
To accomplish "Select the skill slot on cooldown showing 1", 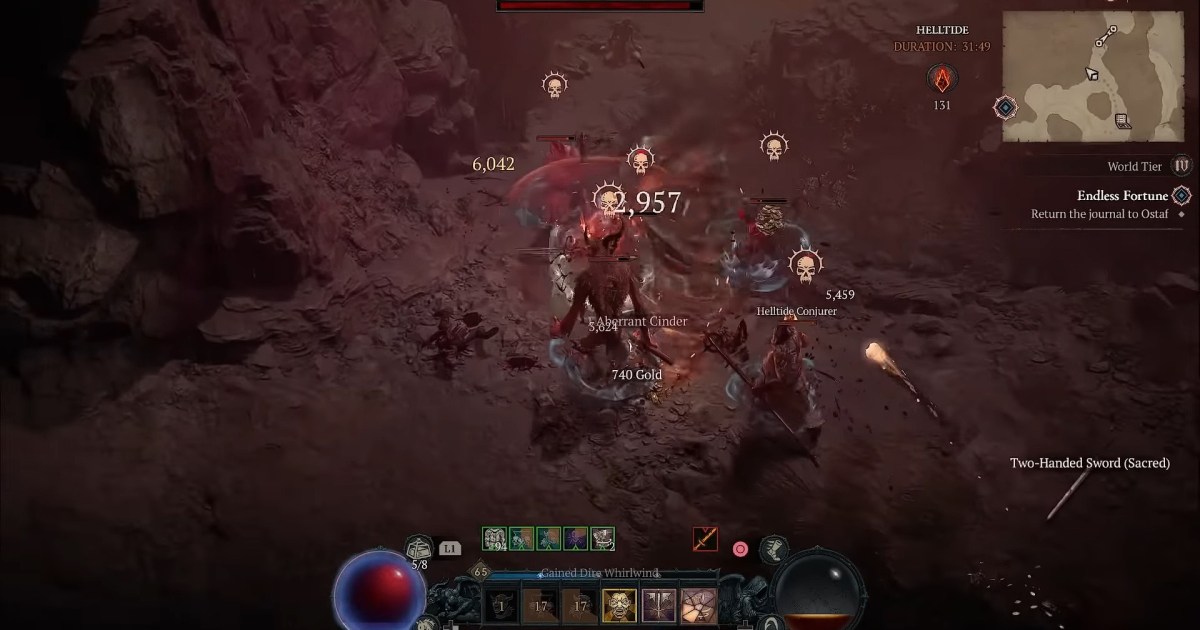I will pos(501,605).
